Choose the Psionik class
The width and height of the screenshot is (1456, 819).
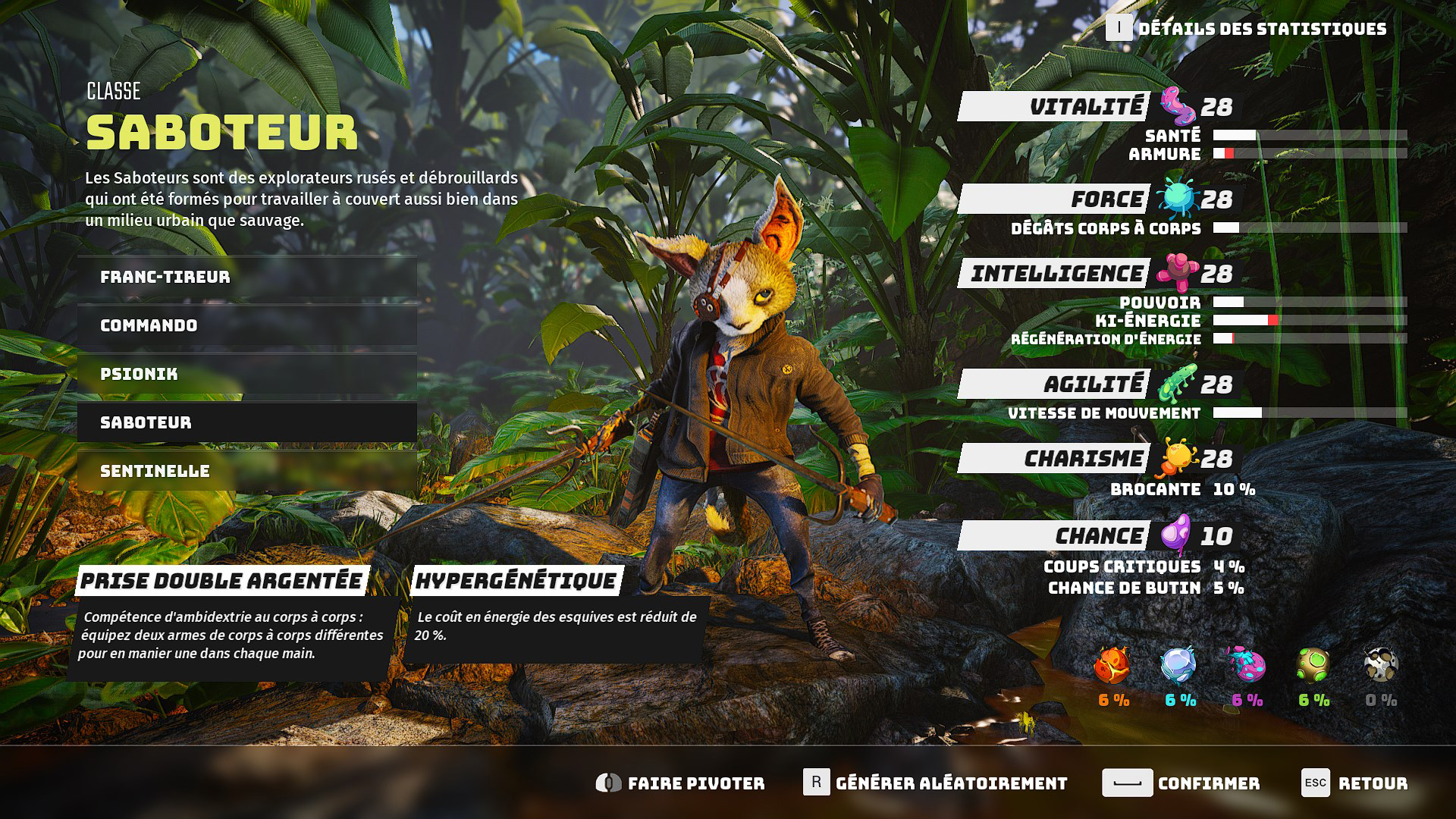pyautogui.click(x=245, y=373)
